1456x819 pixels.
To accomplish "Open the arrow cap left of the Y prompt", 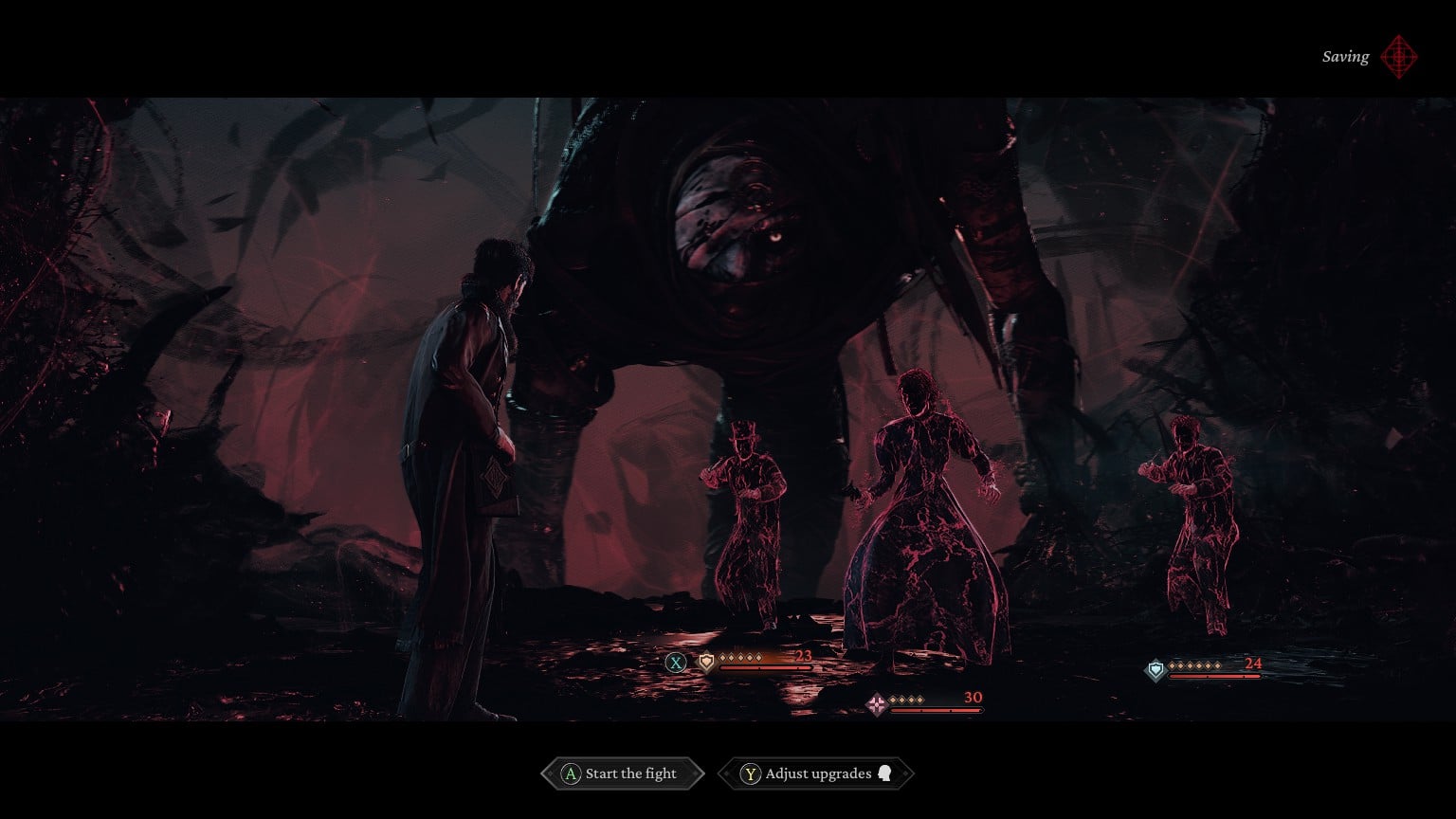I will coord(728,773).
